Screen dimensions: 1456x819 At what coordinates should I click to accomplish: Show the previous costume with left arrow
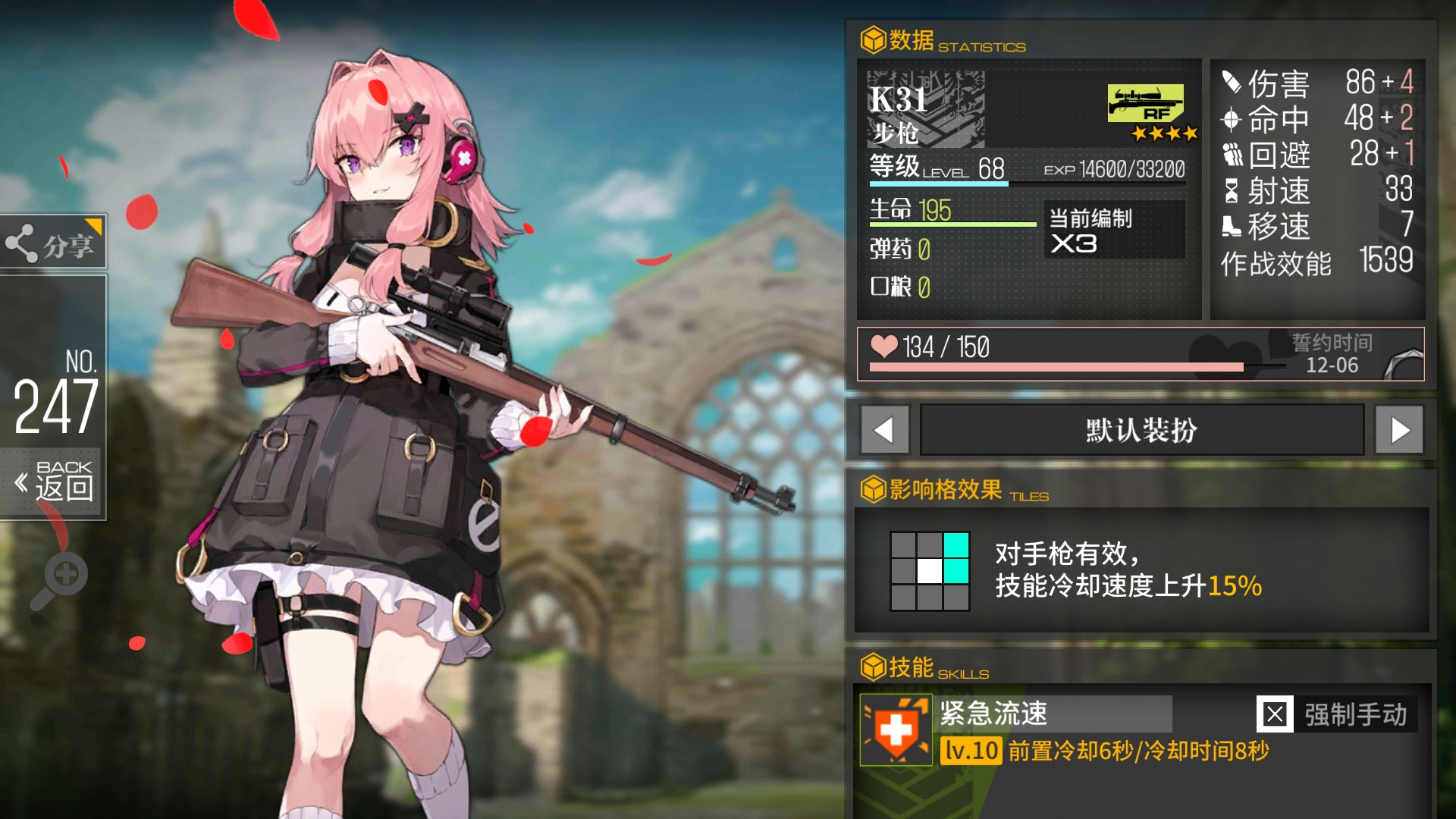pyautogui.click(x=884, y=429)
